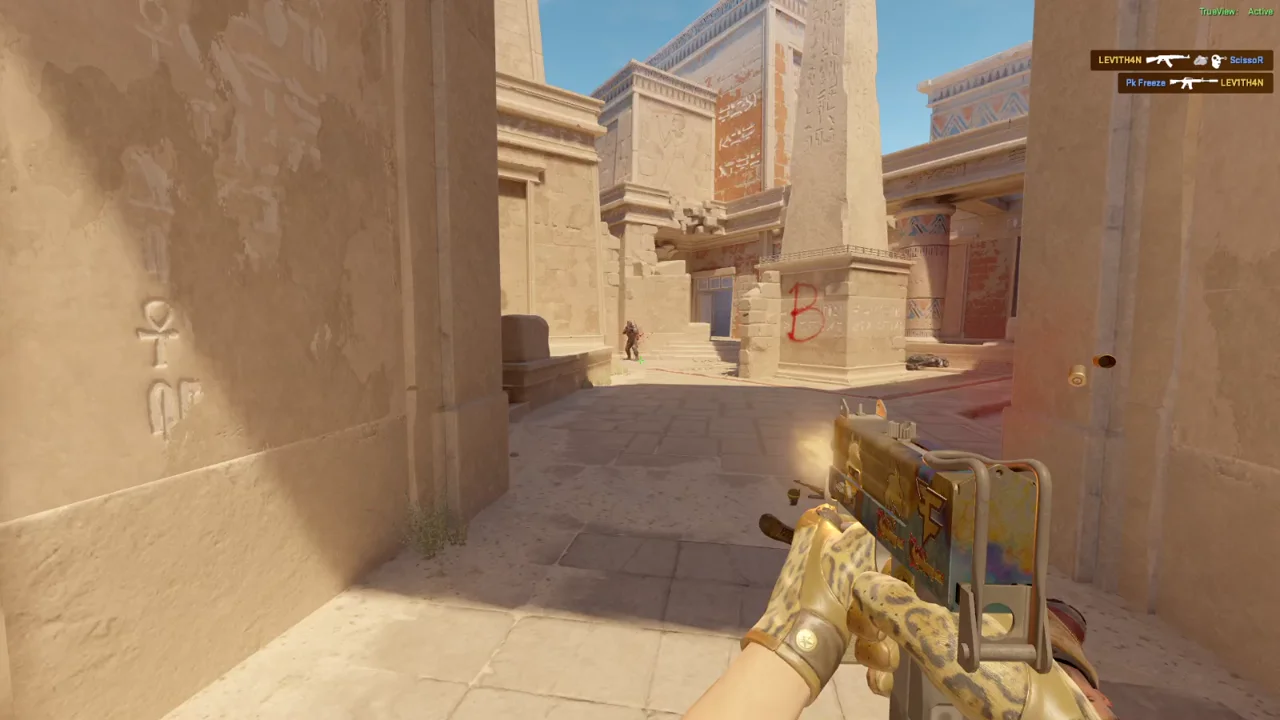Click ScissoR's name in the kill feed
Image resolution: width=1280 pixels, height=720 pixels.
click(1246, 60)
